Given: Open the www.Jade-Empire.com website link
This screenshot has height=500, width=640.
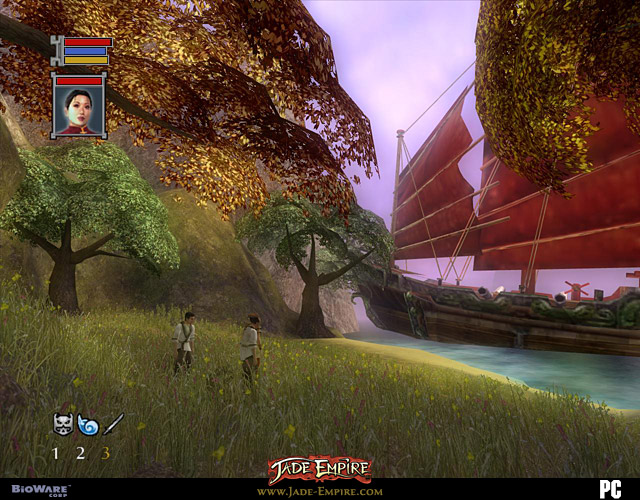Looking at the screenshot, I should tap(320, 491).
